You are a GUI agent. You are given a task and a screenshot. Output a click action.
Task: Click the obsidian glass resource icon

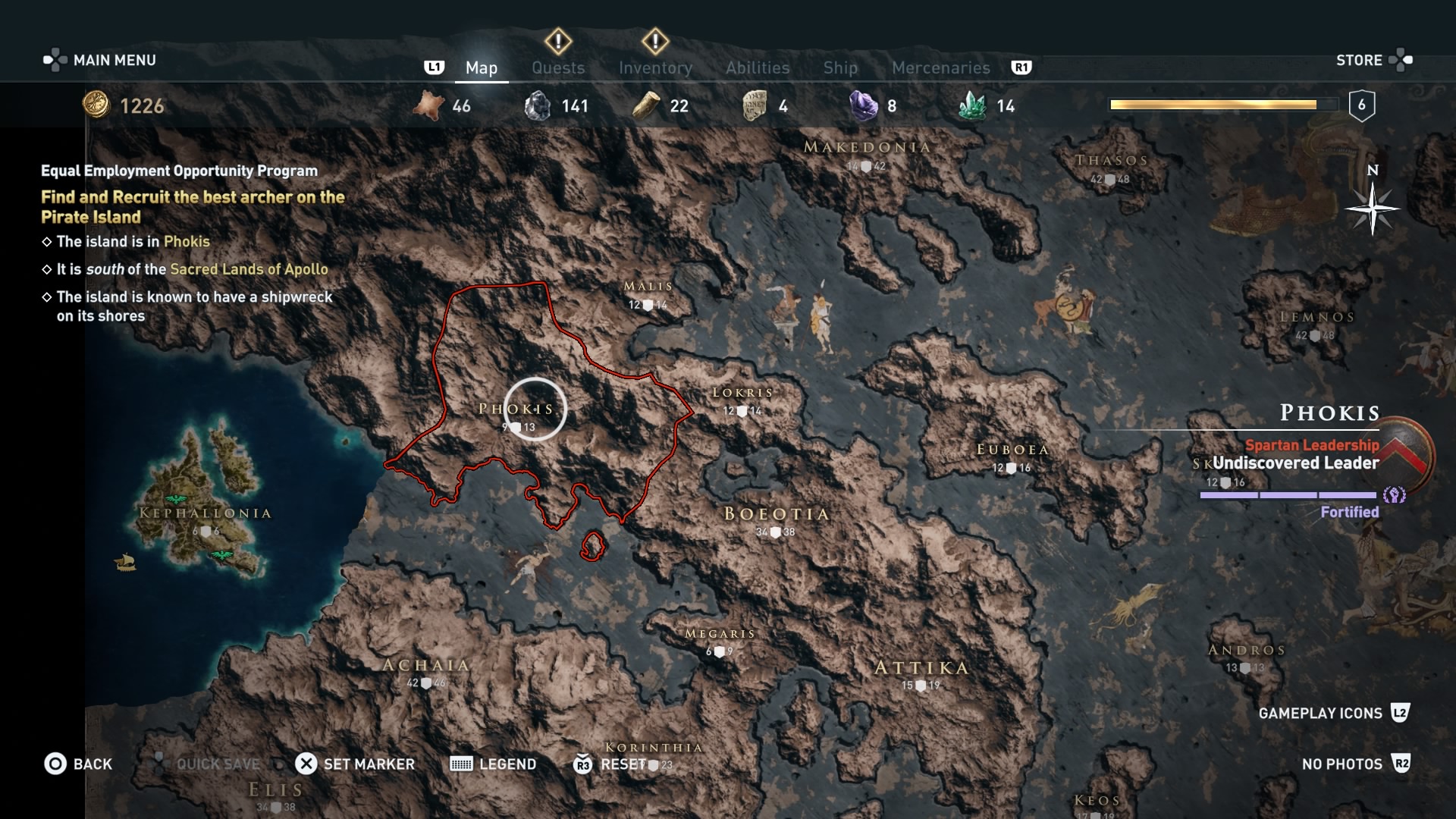(754, 105)
